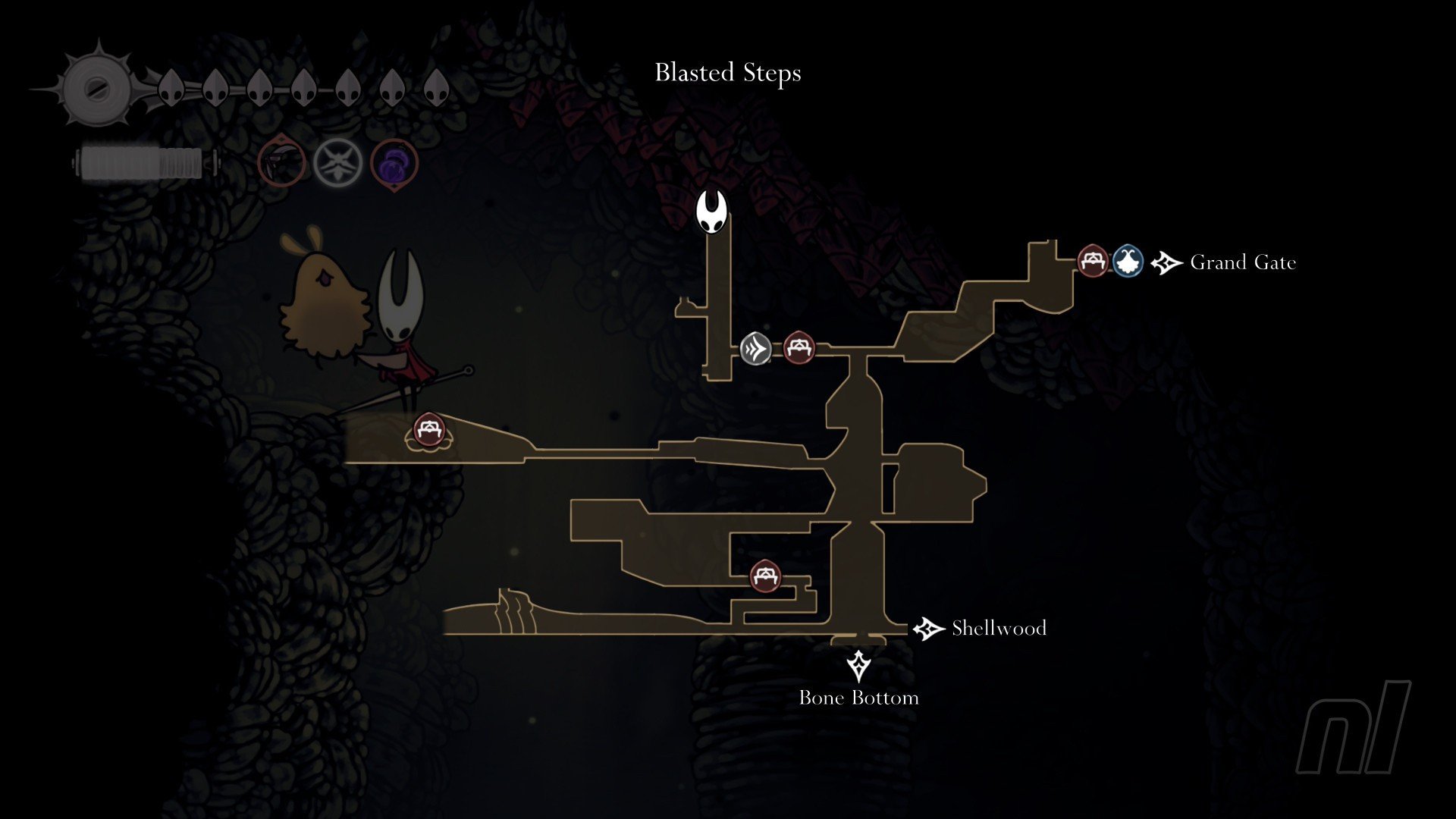Select the white star crest icon
The image size is (1456, 819).
[x=338, y=162]
